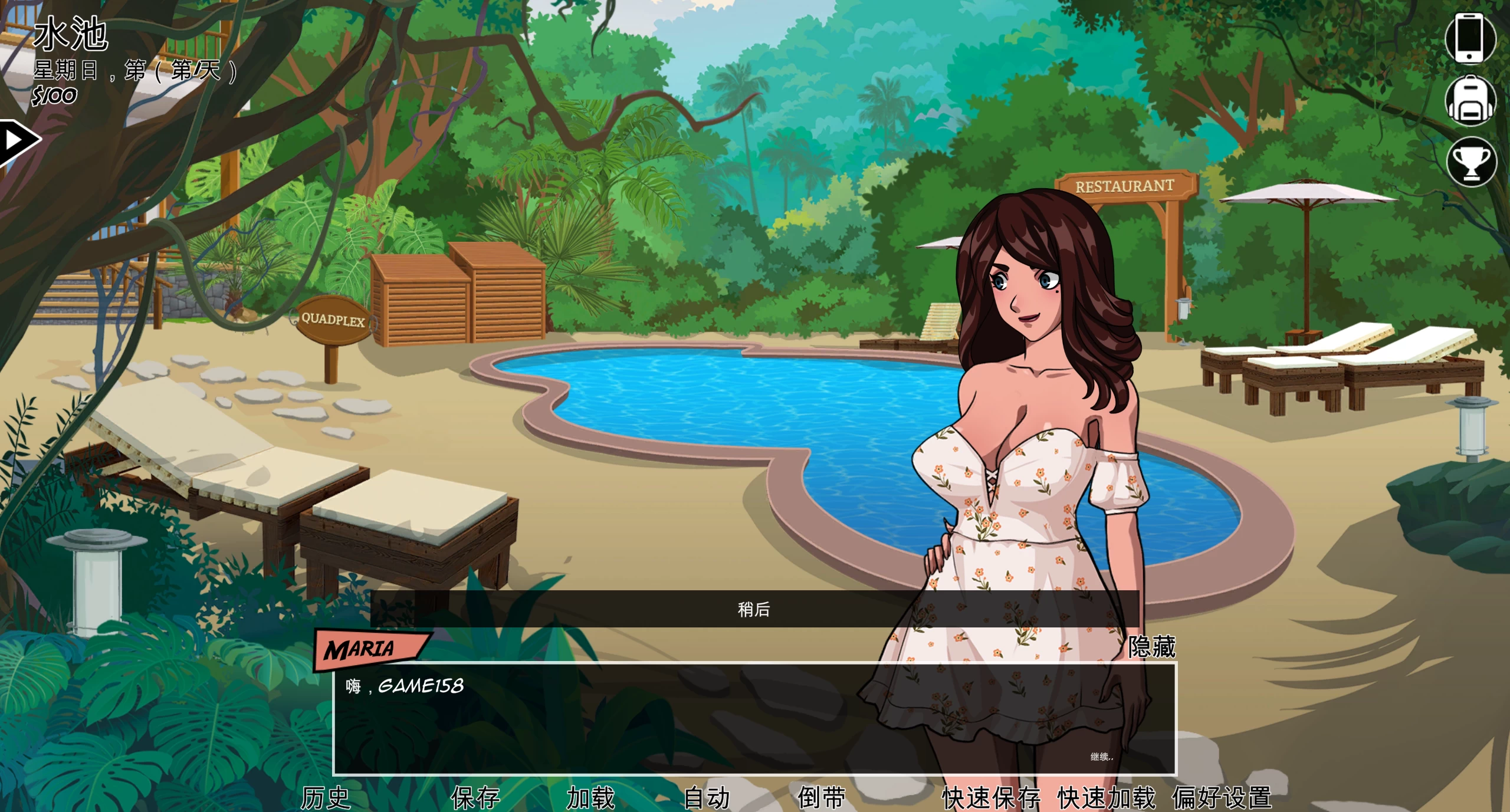The image size is (1510, 812).
Task: Use 快速加载 quick load
Action: (x=1107, y=798)
